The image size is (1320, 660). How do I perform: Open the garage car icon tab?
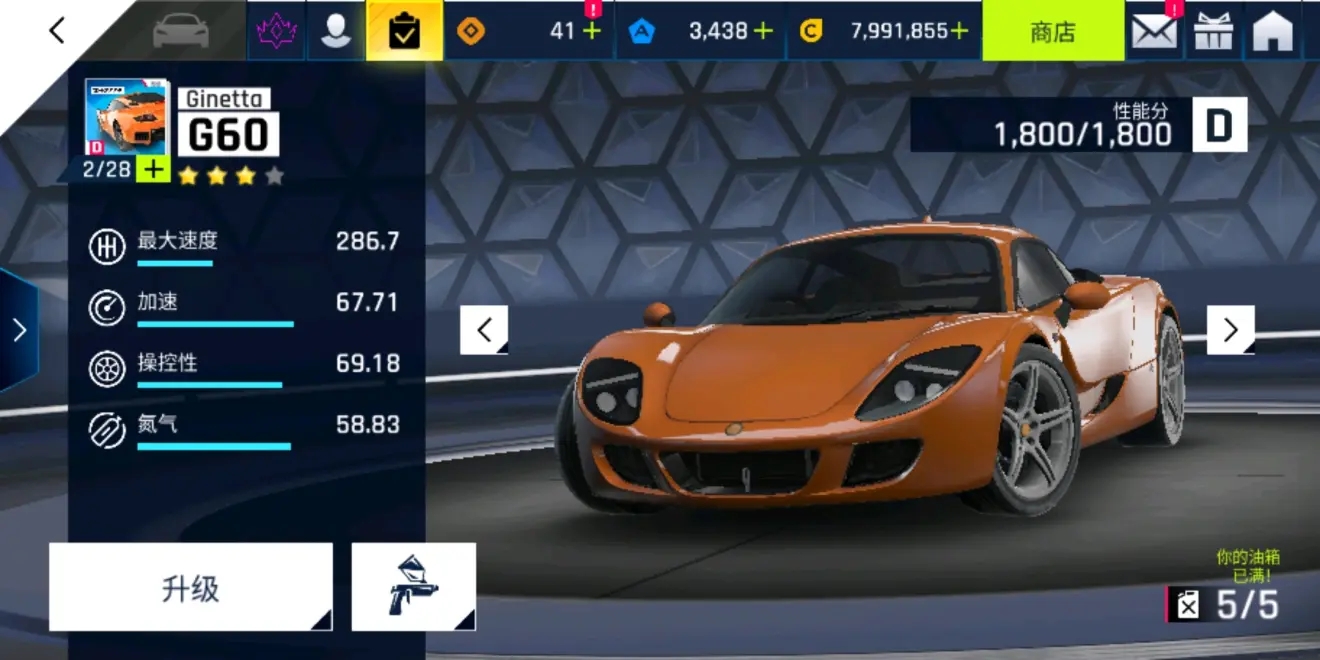click(180, 31)
